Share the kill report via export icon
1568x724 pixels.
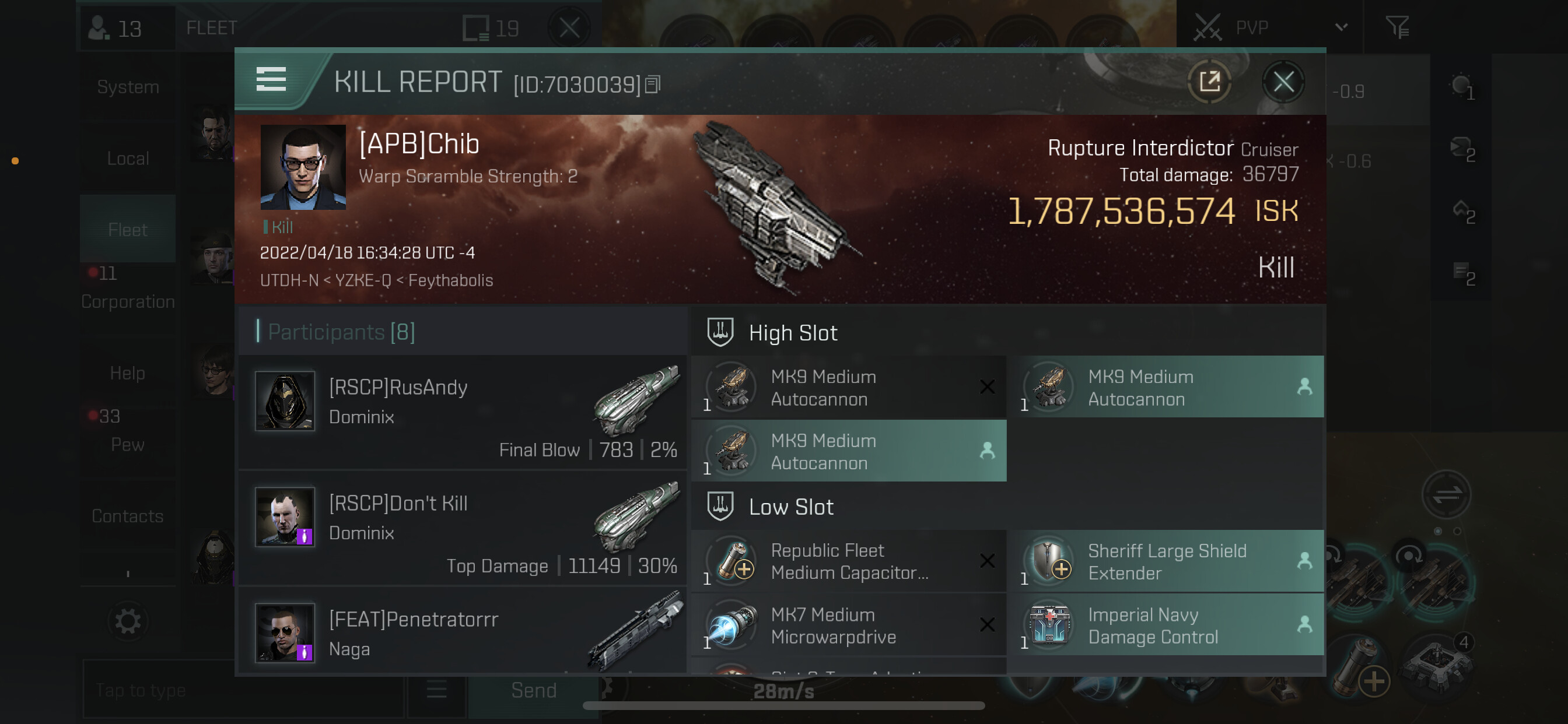coord(1209,82)
